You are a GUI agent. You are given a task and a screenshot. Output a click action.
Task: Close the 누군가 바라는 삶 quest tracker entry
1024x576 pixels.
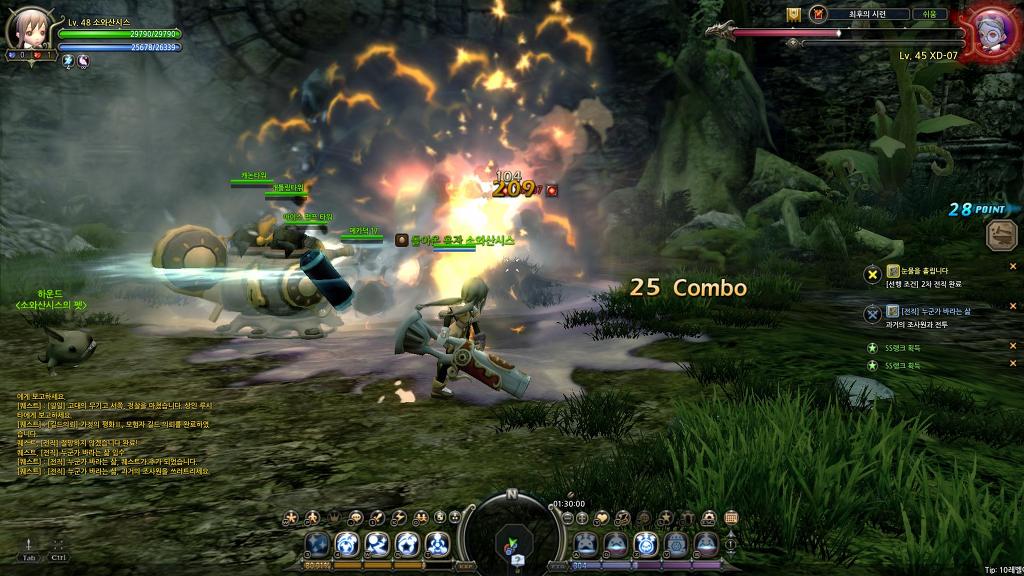(x=1012, y=308)
